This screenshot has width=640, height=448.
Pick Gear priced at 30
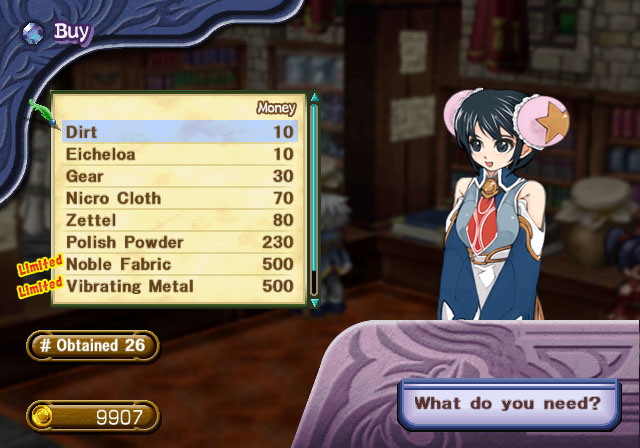180,176
